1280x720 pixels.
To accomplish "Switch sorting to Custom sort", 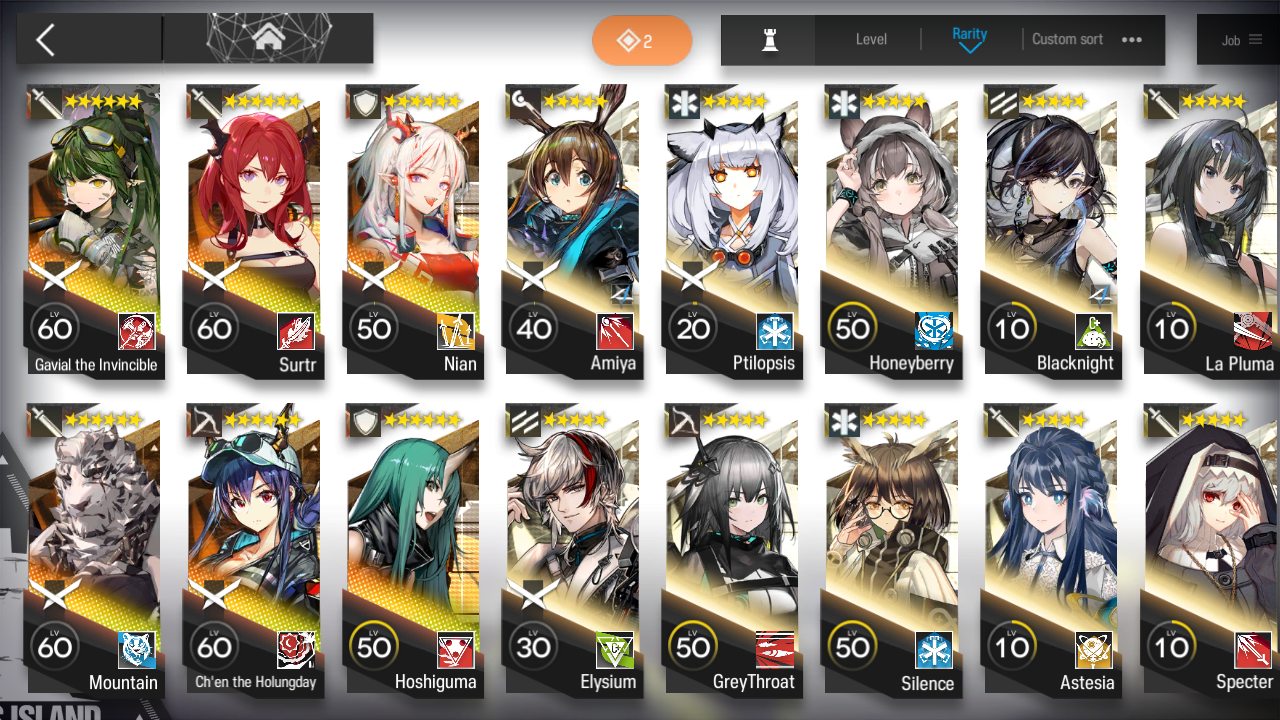I will [x=1067, y=39].
